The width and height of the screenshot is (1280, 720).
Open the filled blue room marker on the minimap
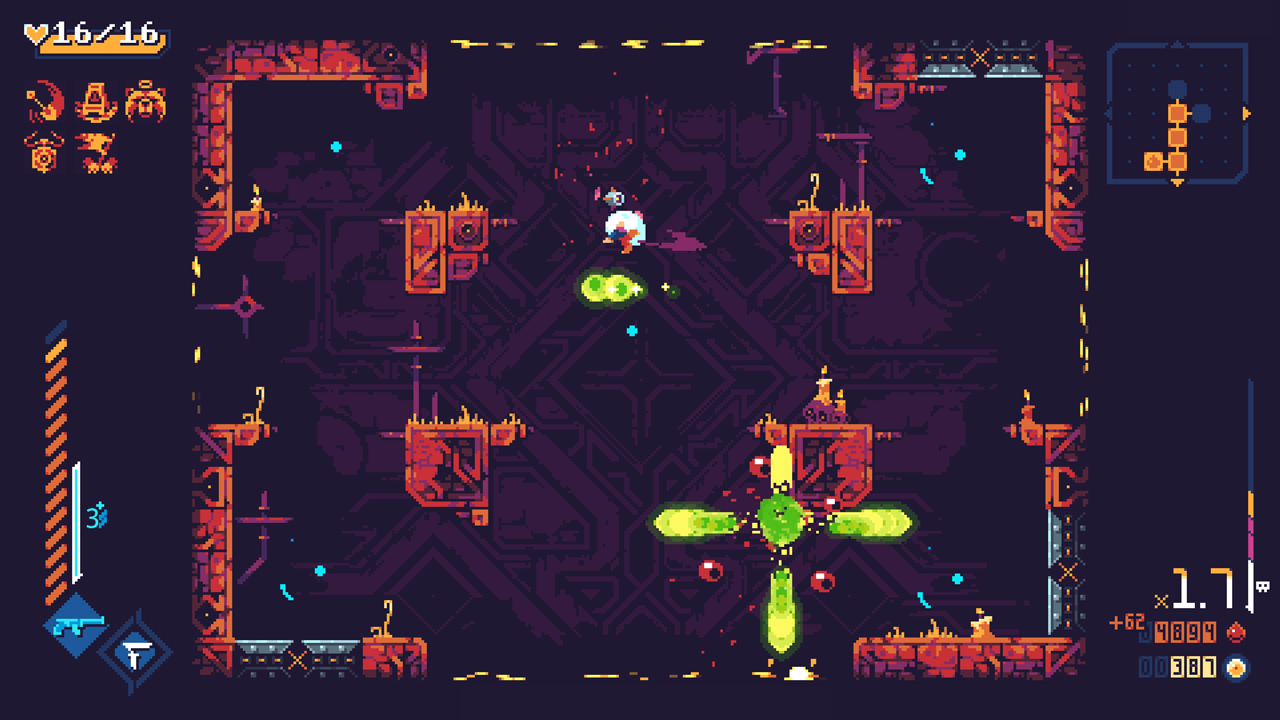tap(1201, 114)
